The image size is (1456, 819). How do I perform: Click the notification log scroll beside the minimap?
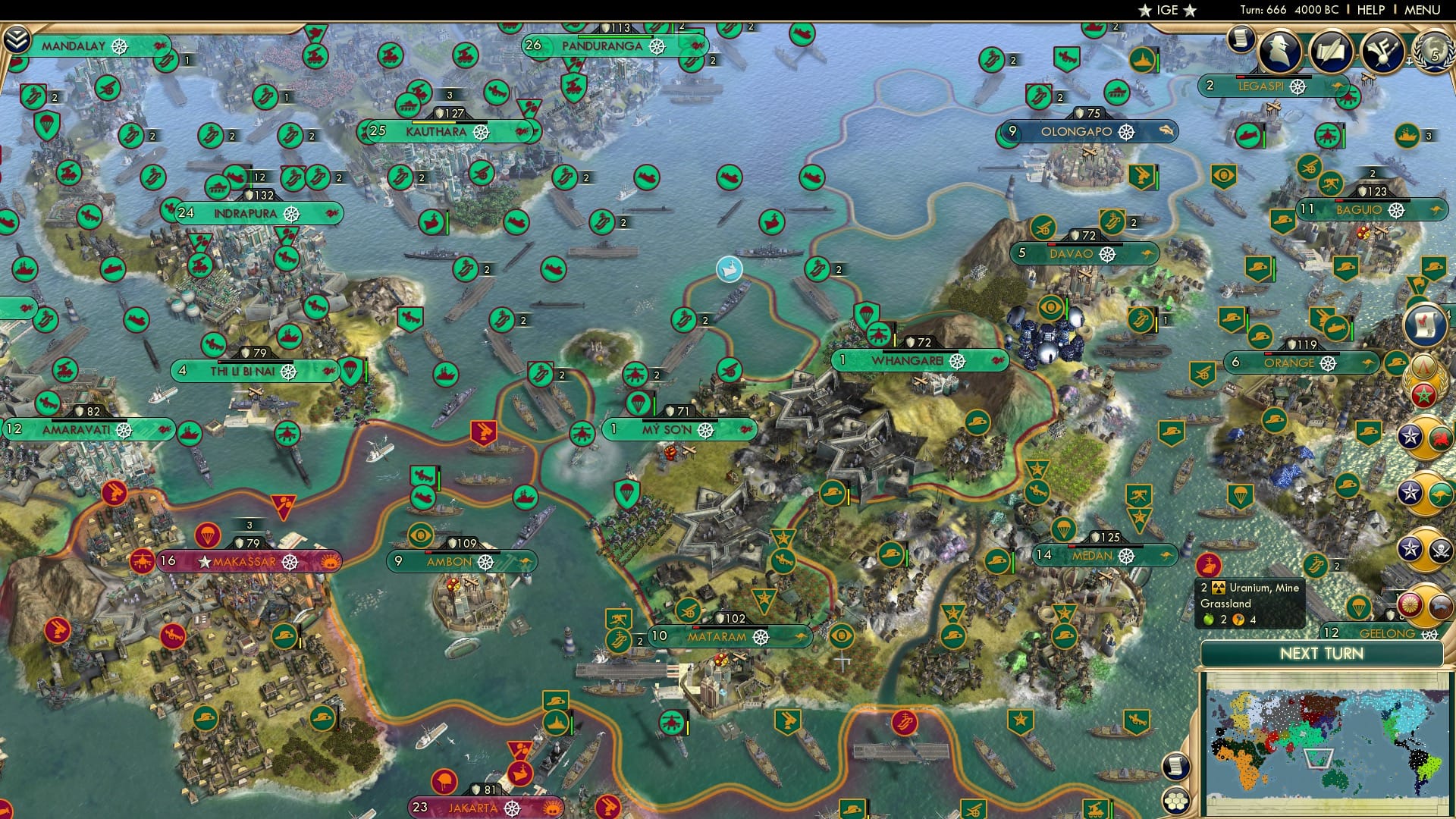tap(1175, 767)
